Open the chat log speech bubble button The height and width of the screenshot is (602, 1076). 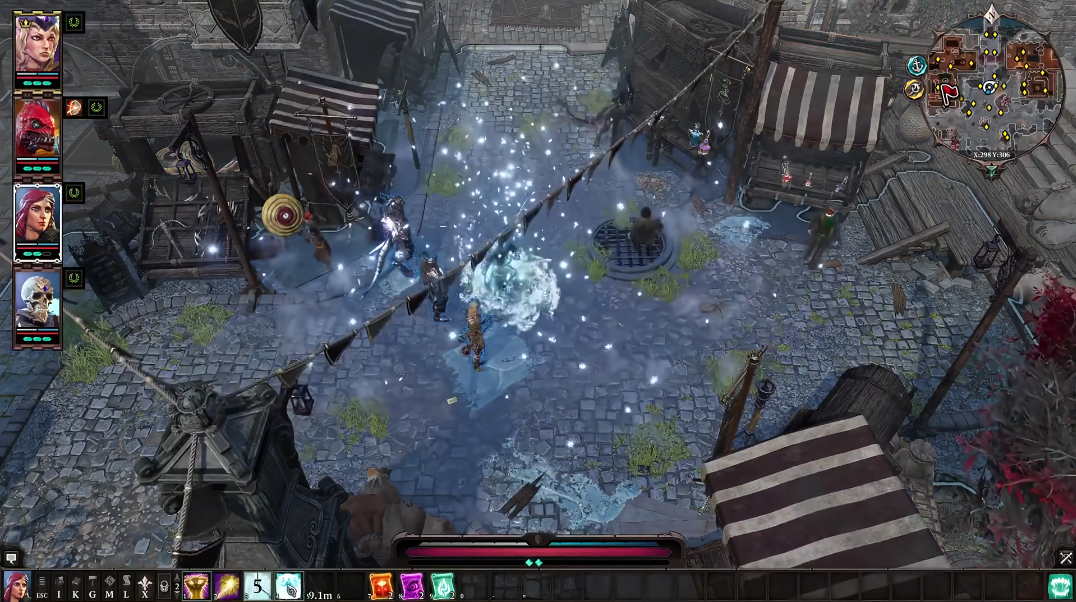click(x=11, y=558)
